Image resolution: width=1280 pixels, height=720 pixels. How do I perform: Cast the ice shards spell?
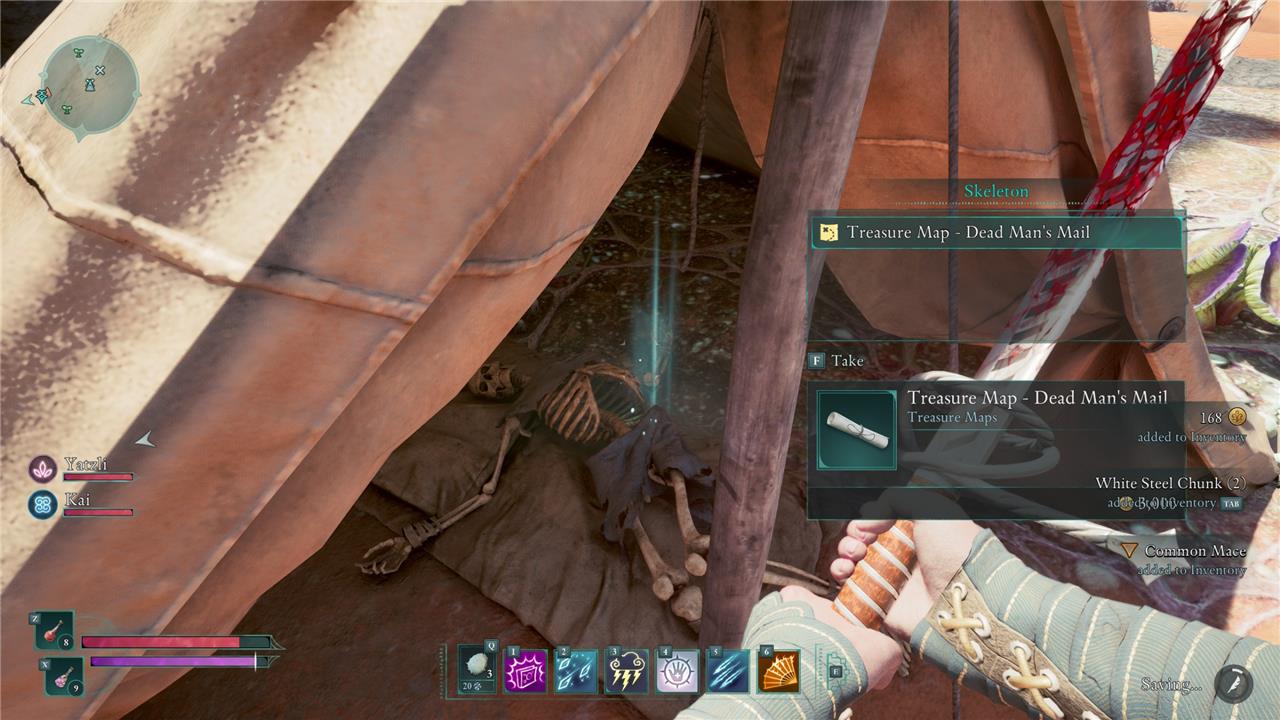pos(577,671)
